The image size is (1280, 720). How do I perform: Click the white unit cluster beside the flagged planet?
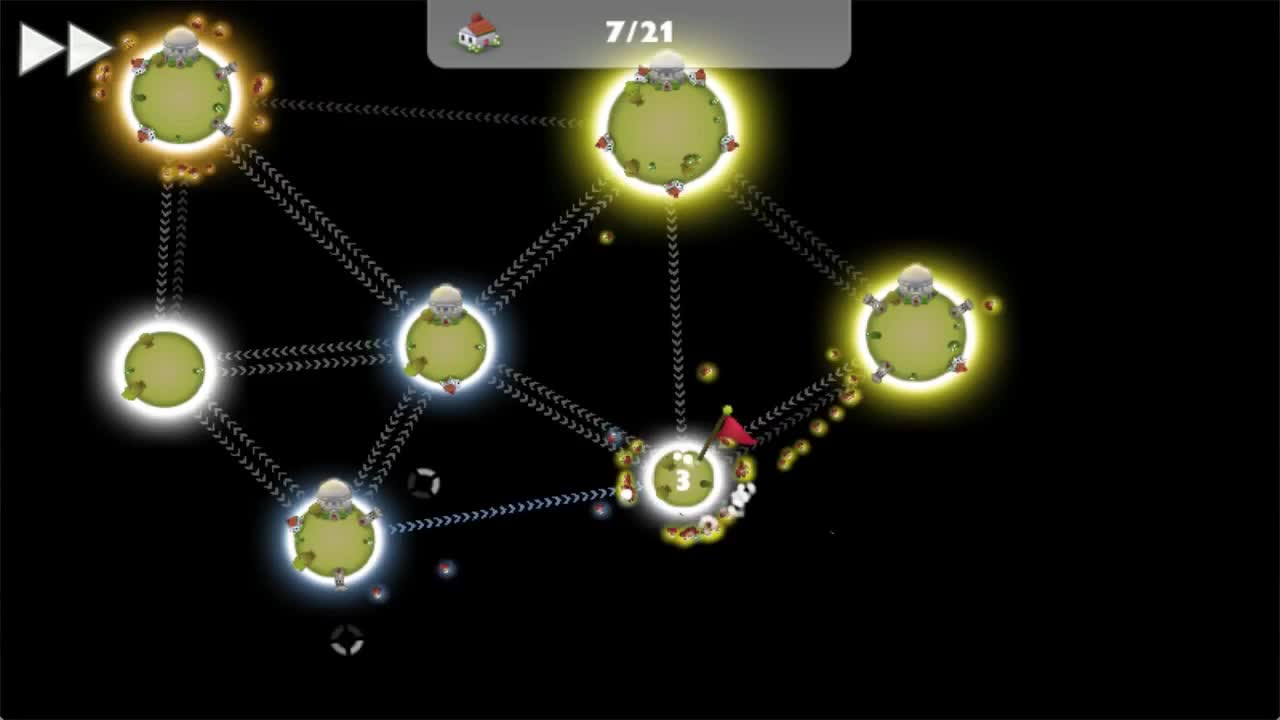[x=744, y=495]
